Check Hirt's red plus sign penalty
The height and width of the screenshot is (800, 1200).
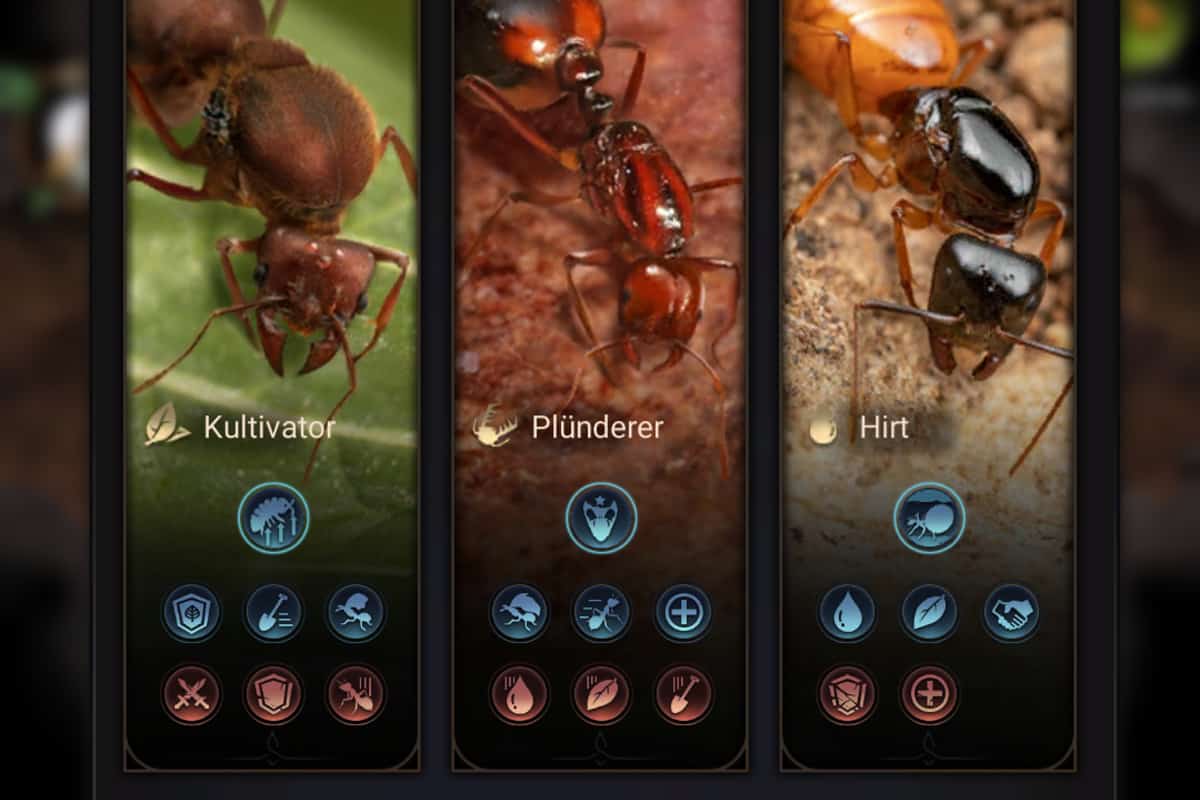point(929,693)
